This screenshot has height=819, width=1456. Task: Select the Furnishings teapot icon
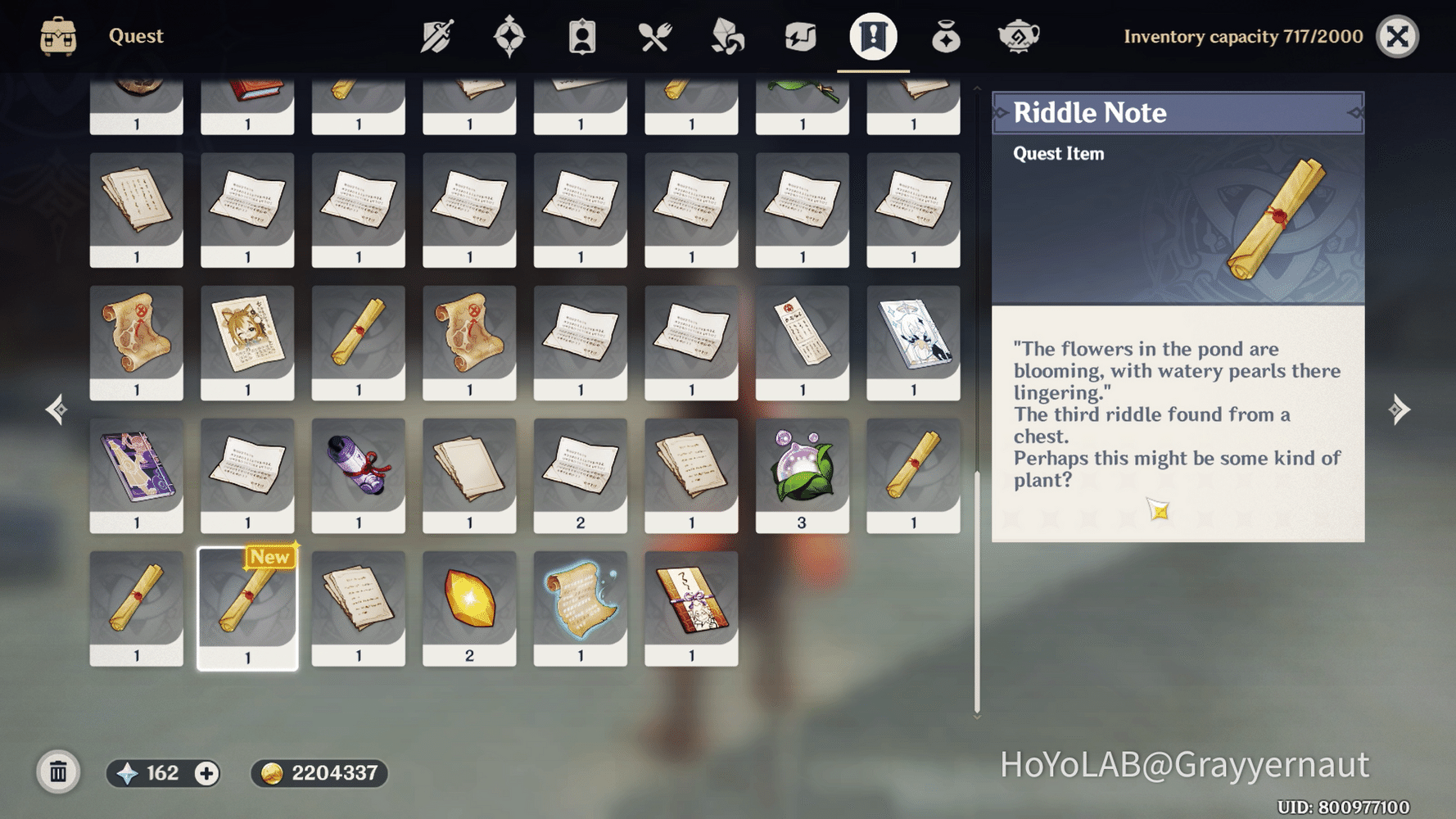point(1017,36)
